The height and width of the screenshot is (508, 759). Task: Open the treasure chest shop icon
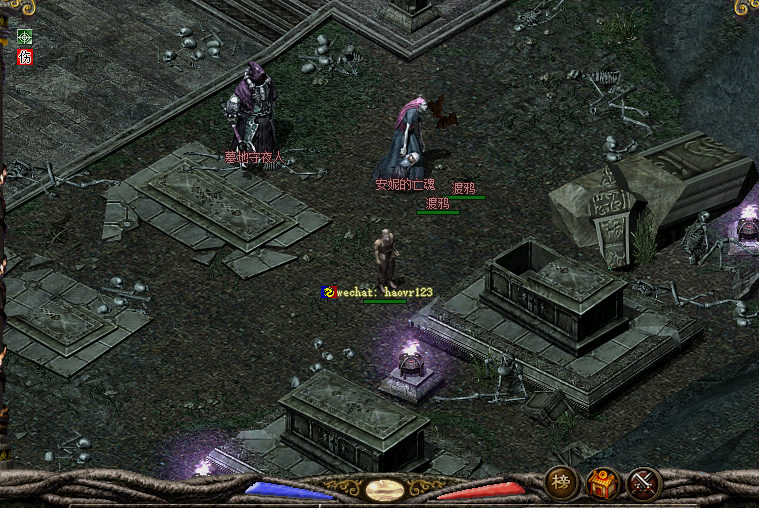point(602,484)
